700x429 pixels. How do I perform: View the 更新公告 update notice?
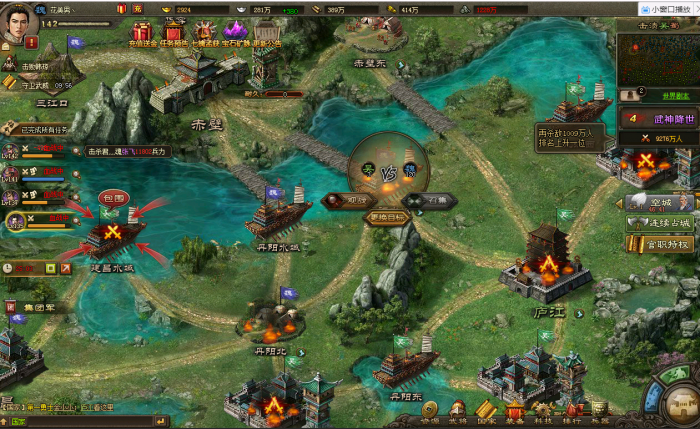[x=267, y=33]
